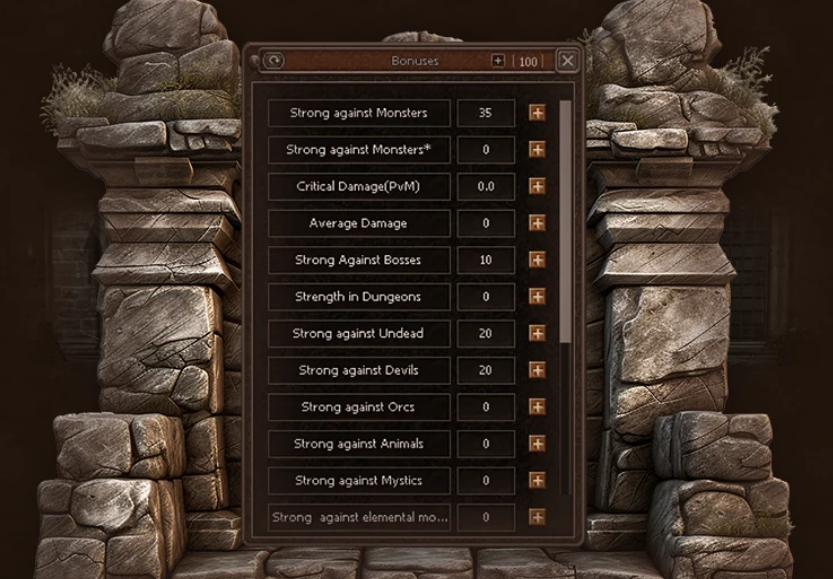The width and height of the screenshot is (833, 579).
Task: Click the bonus list scrollbar
Action: point(568,220)
